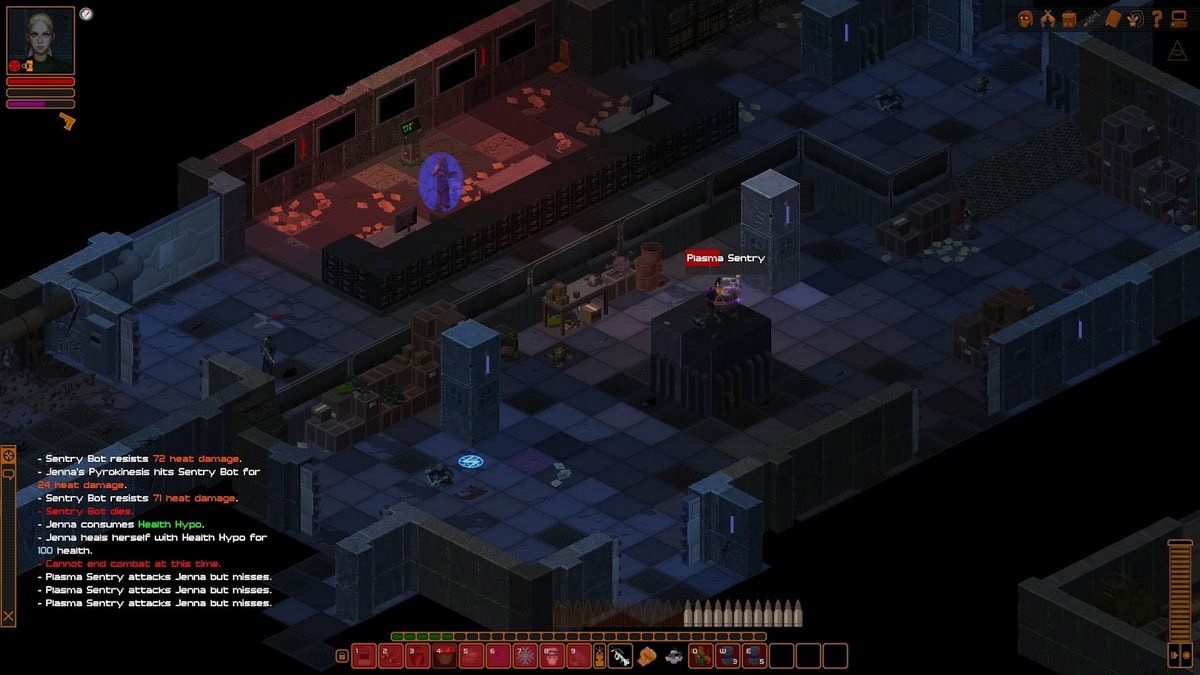Screen dimensions: 1200x675
Task: Click the orange pistol icon under the portrait
Action: (67, 122)
